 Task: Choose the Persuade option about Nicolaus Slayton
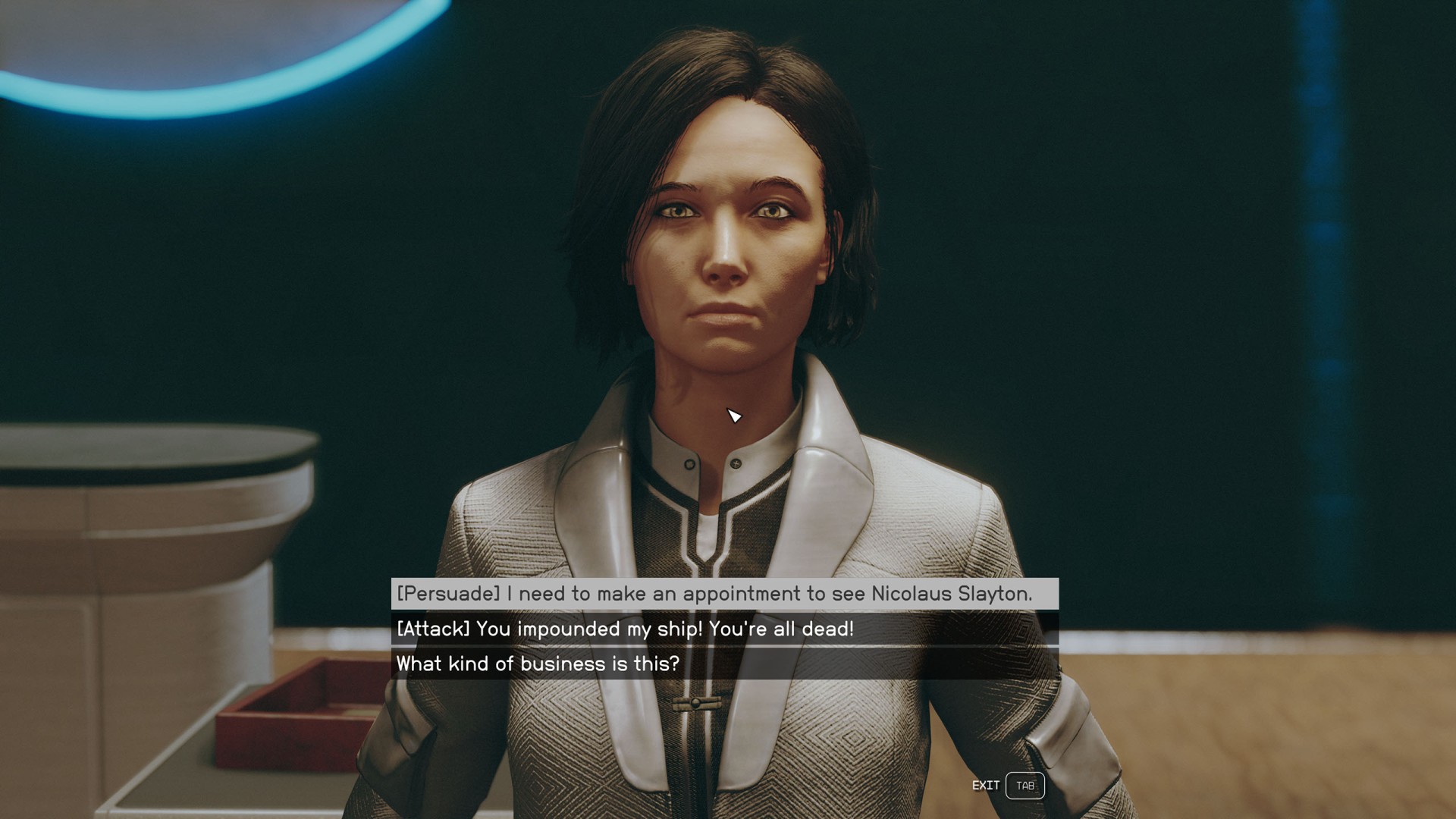(714, 594)
